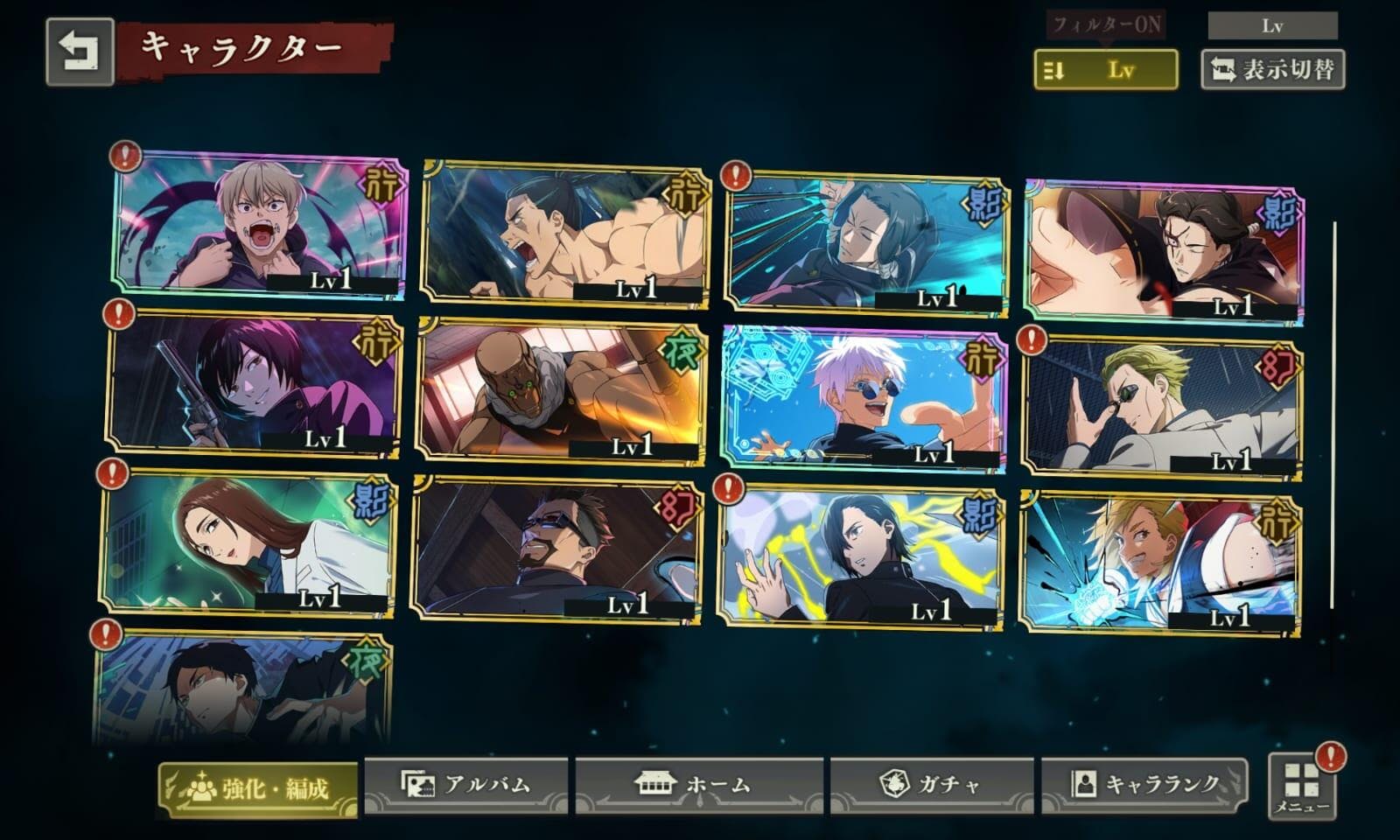
Task: Select the screaming blond-haired boy card
Action: tap(260, 225)
